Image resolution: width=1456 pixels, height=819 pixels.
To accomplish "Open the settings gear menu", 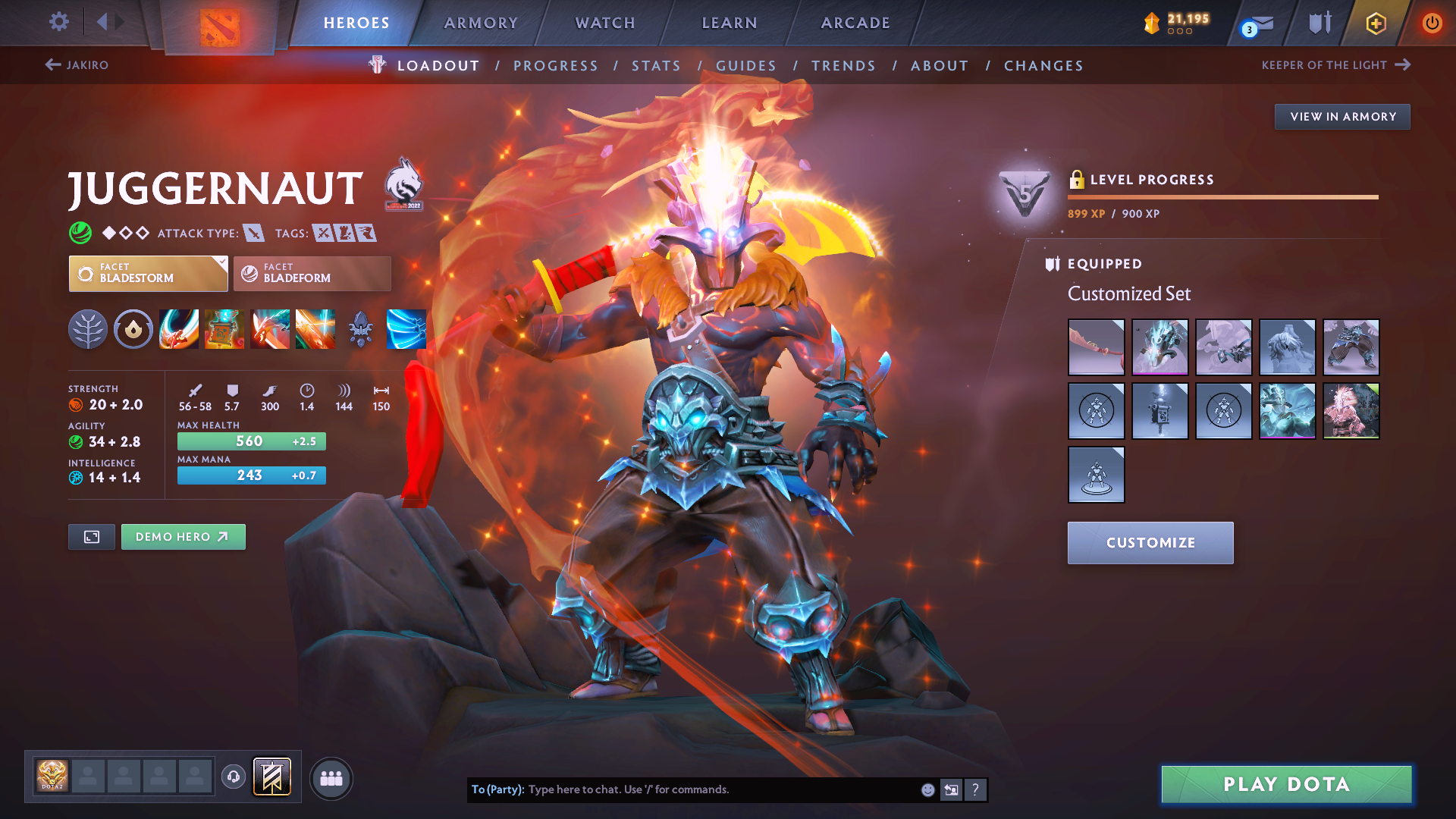I will tap(59, 22).
